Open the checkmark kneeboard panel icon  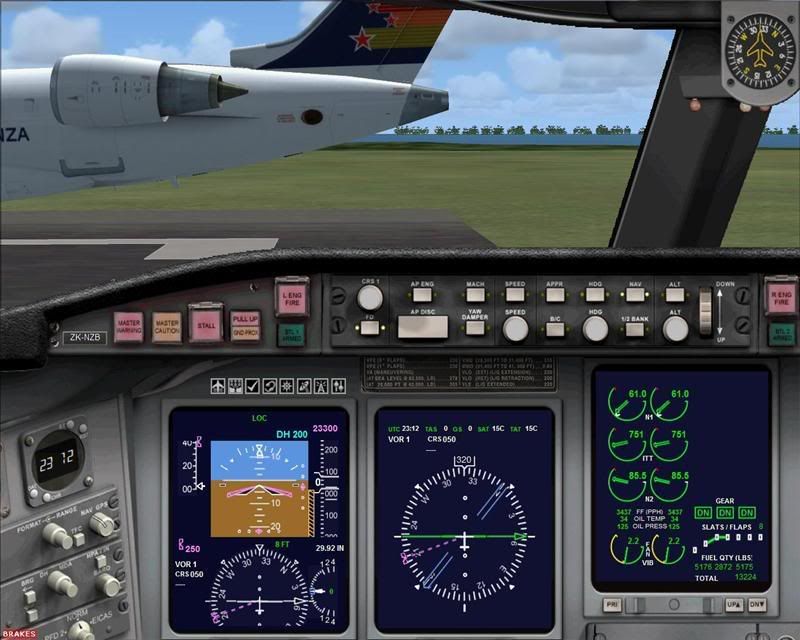pos(253,386)
